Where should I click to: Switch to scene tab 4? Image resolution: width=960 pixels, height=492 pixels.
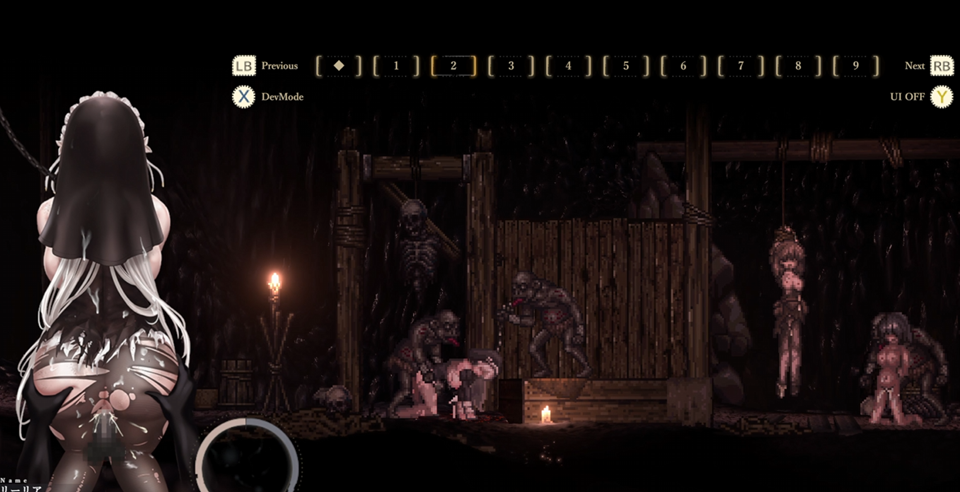tap(568, 66)
